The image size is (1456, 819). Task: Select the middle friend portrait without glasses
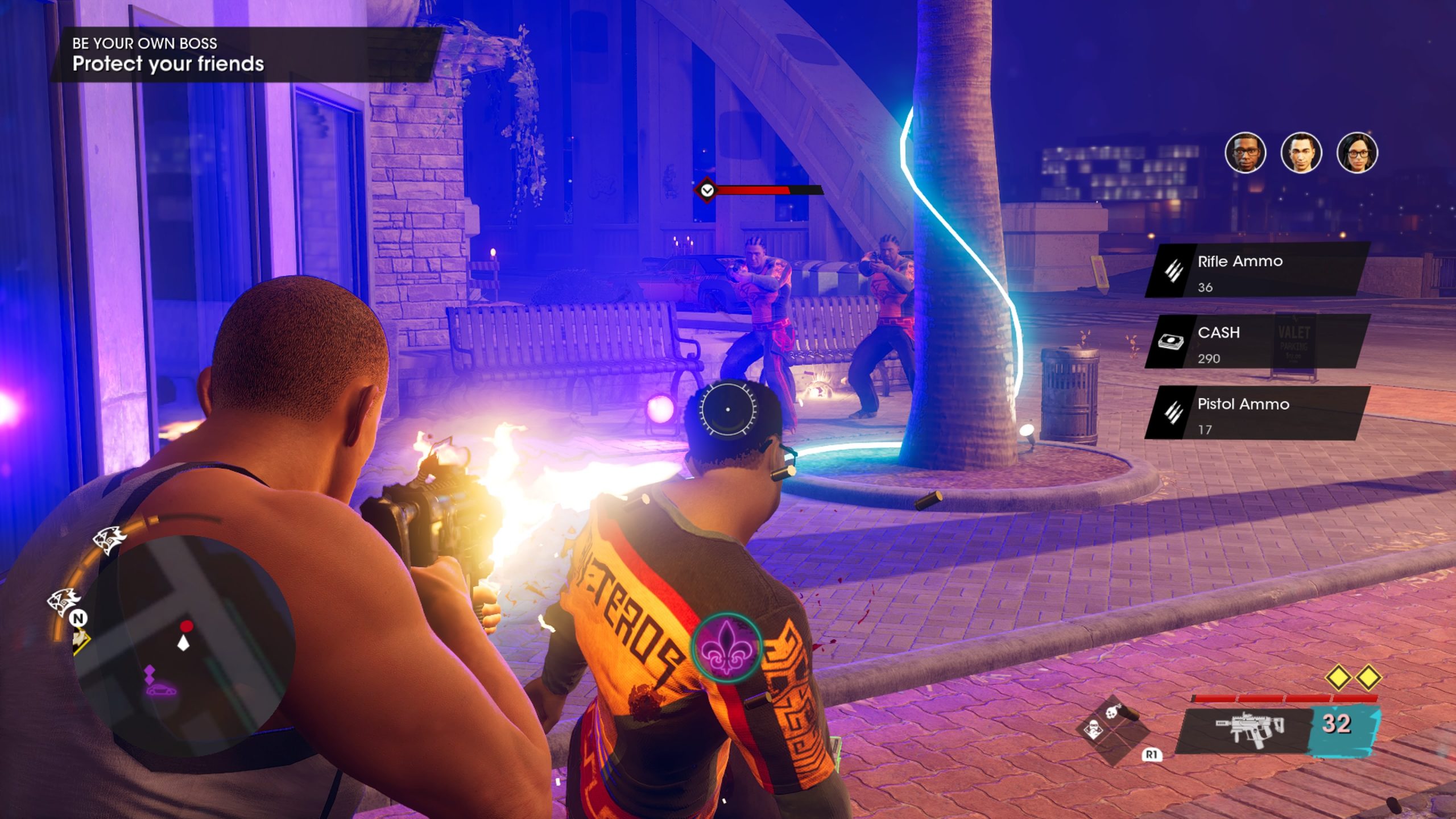[1301, 152]
